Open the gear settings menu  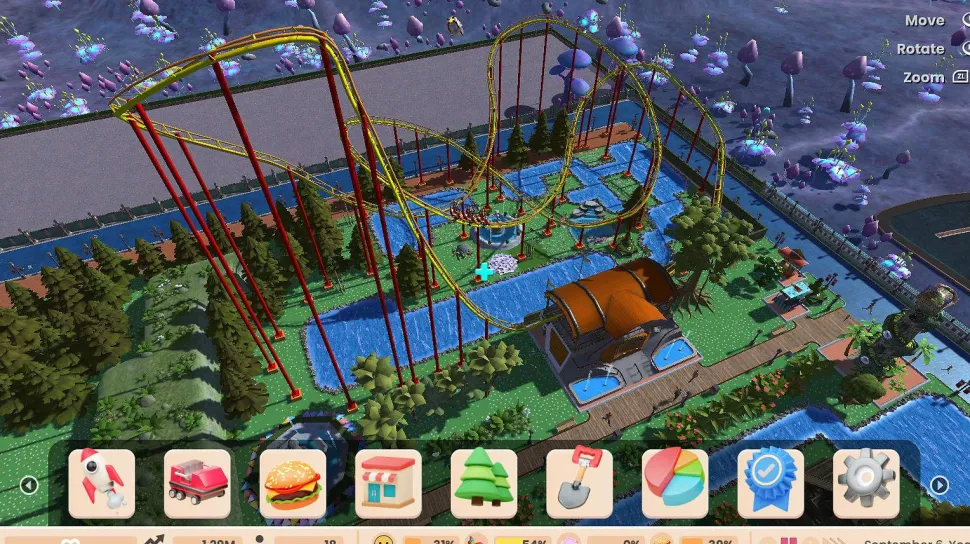[x=866, y=483]
